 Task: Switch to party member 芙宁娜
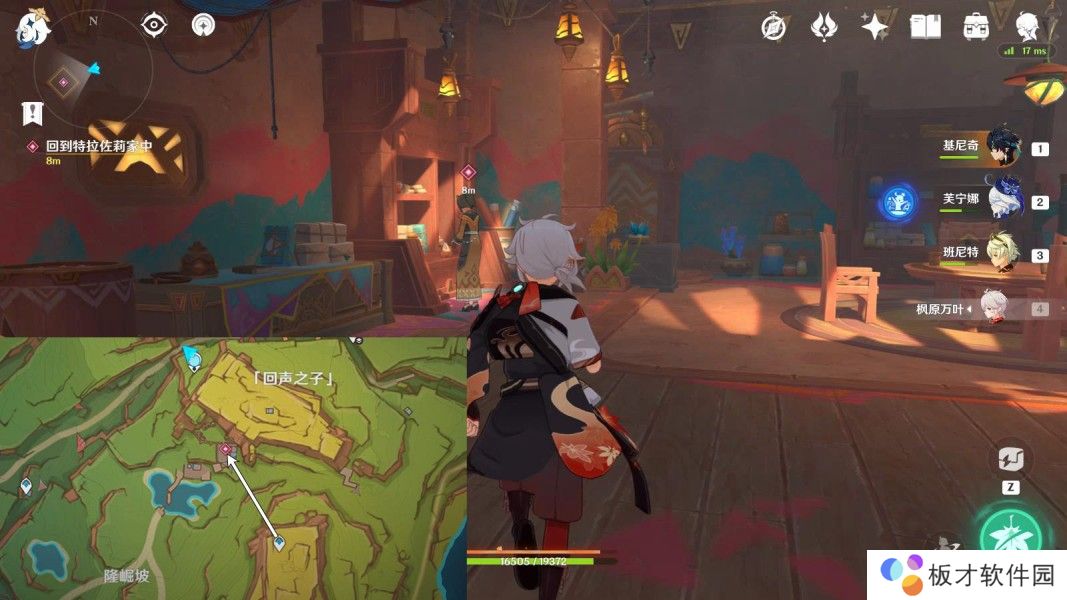pos(1002,200)
